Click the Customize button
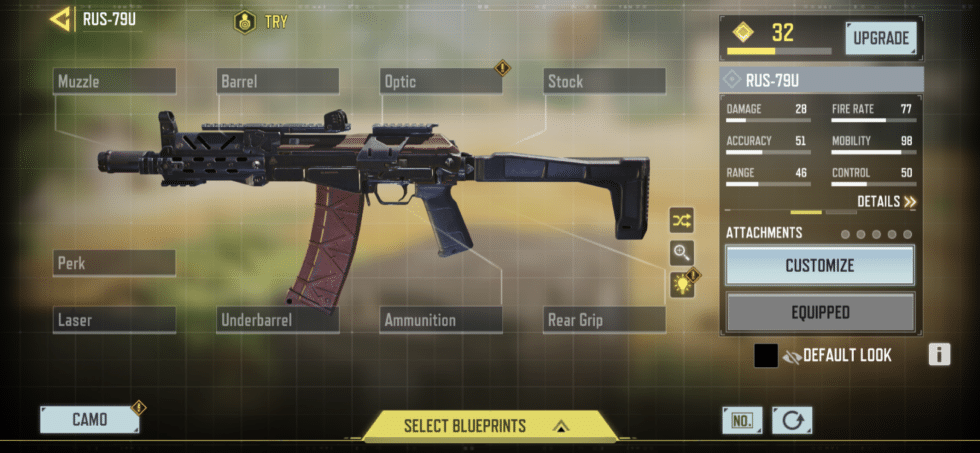980x453 pixels. point(819,266)
